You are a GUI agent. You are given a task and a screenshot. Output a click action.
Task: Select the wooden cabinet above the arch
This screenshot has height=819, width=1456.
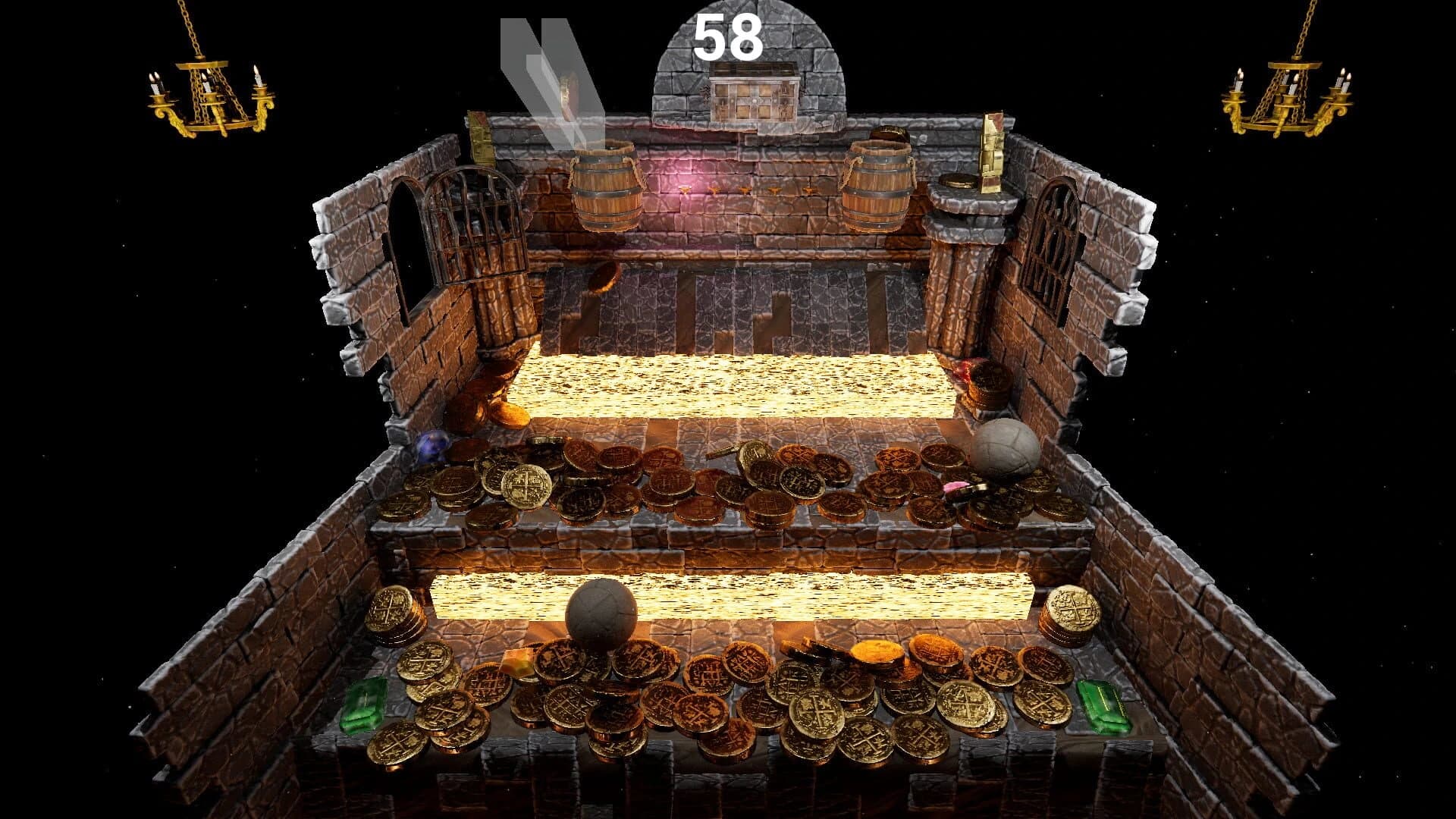753,93
